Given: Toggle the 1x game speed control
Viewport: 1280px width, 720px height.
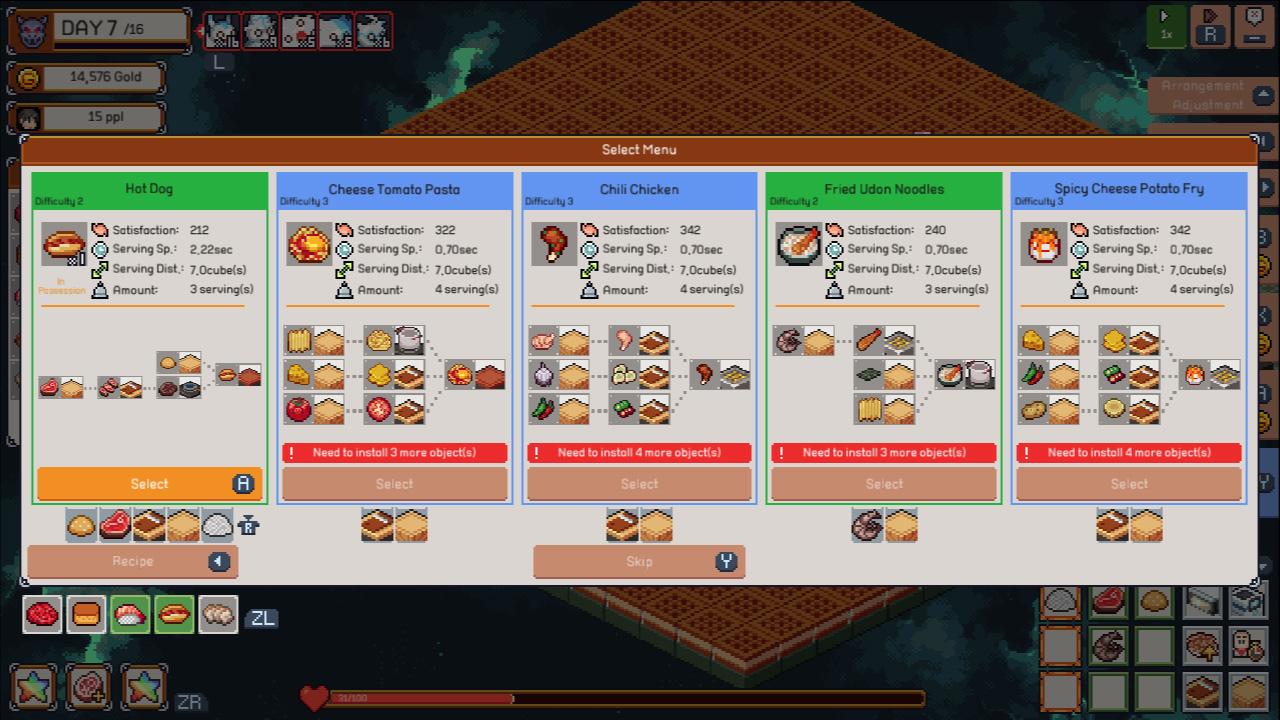Looking at the screenshot, I should pyautogui.click(x=1166, y=26).
